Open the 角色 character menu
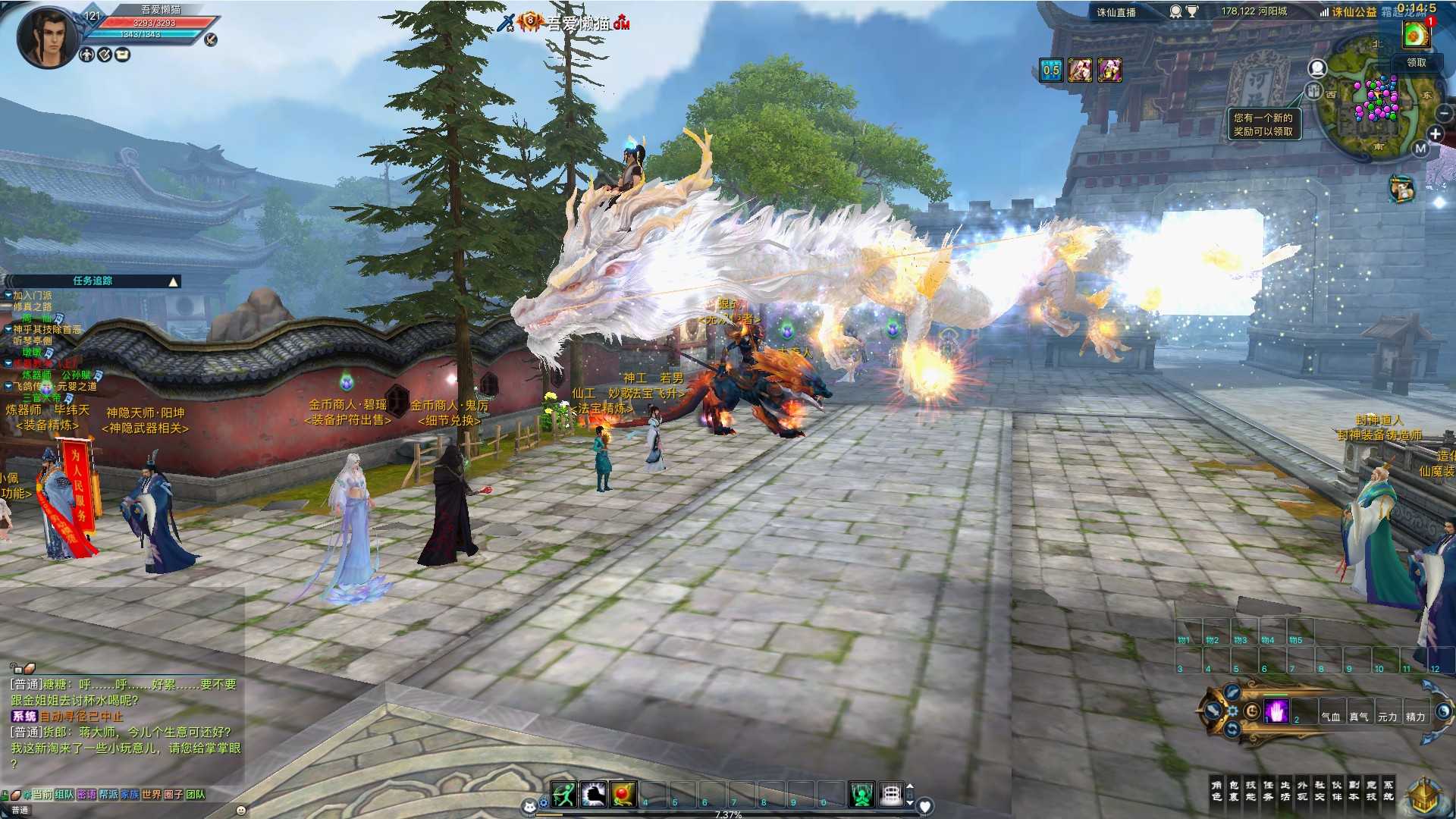1456x819 pixels. tap(1216, 791)
